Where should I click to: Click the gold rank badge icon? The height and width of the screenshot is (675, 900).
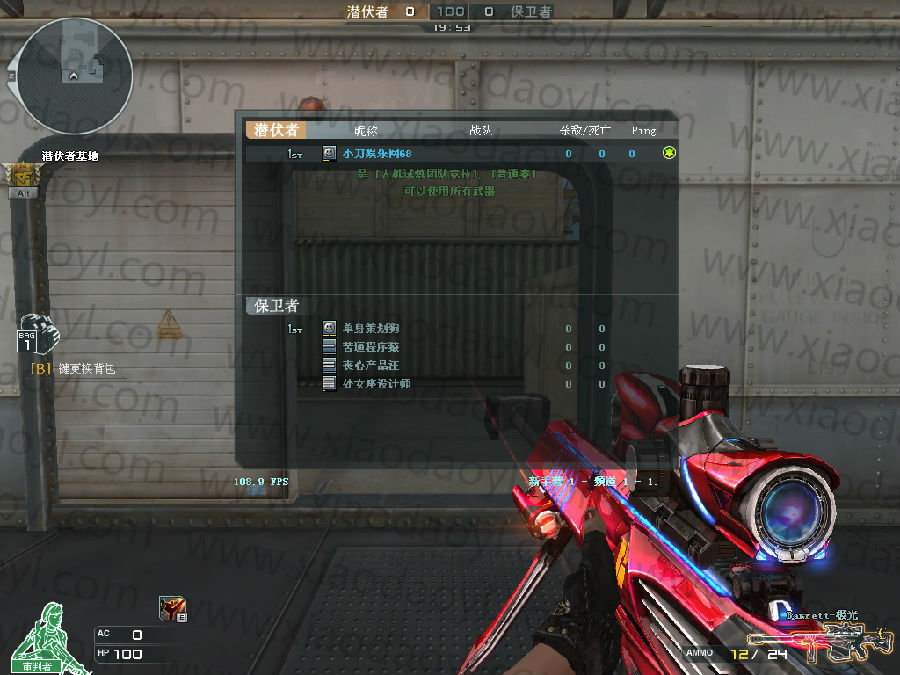coord(21,175)
